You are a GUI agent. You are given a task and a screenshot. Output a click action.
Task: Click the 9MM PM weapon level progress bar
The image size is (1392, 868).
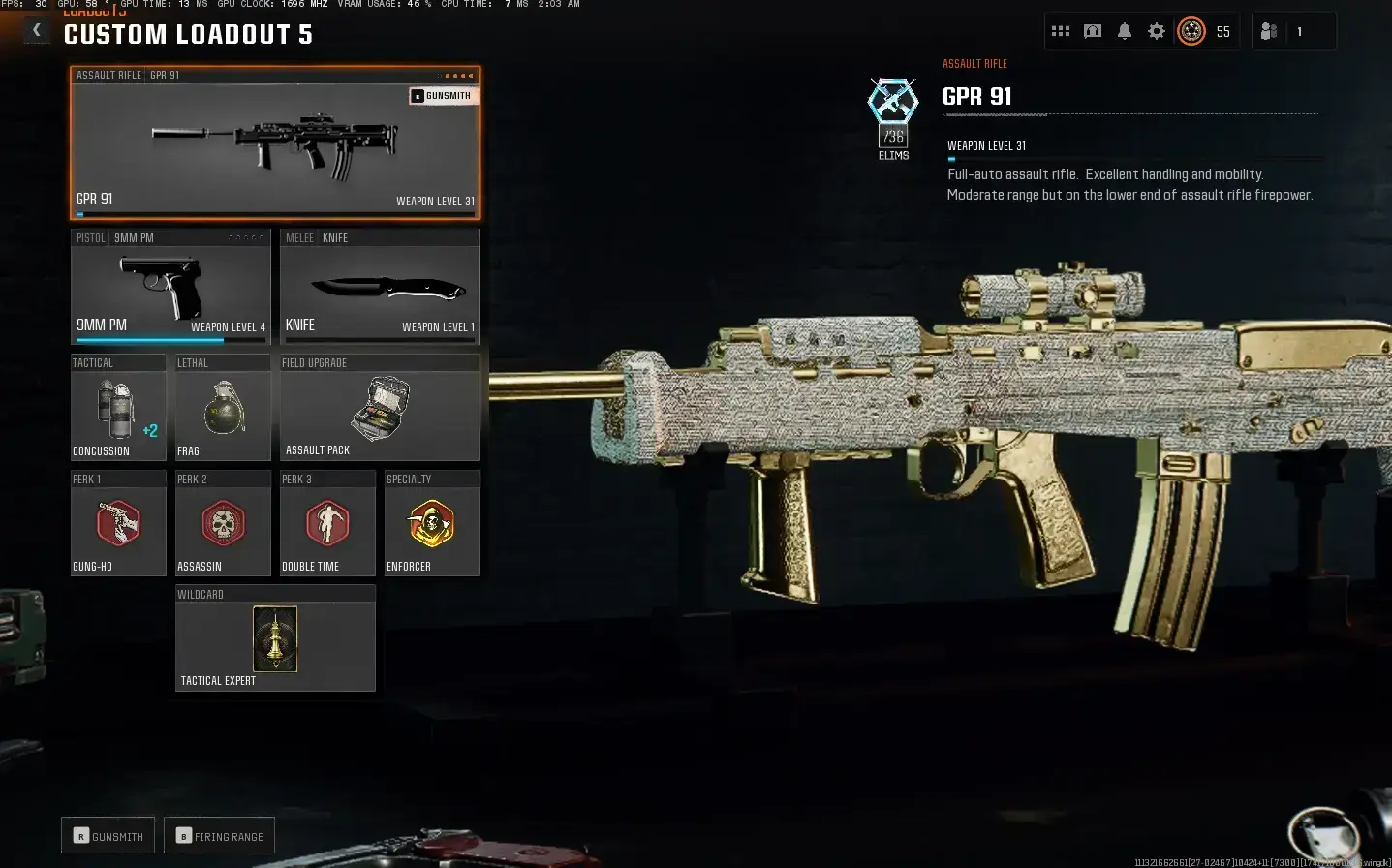(x=170, y=339)
